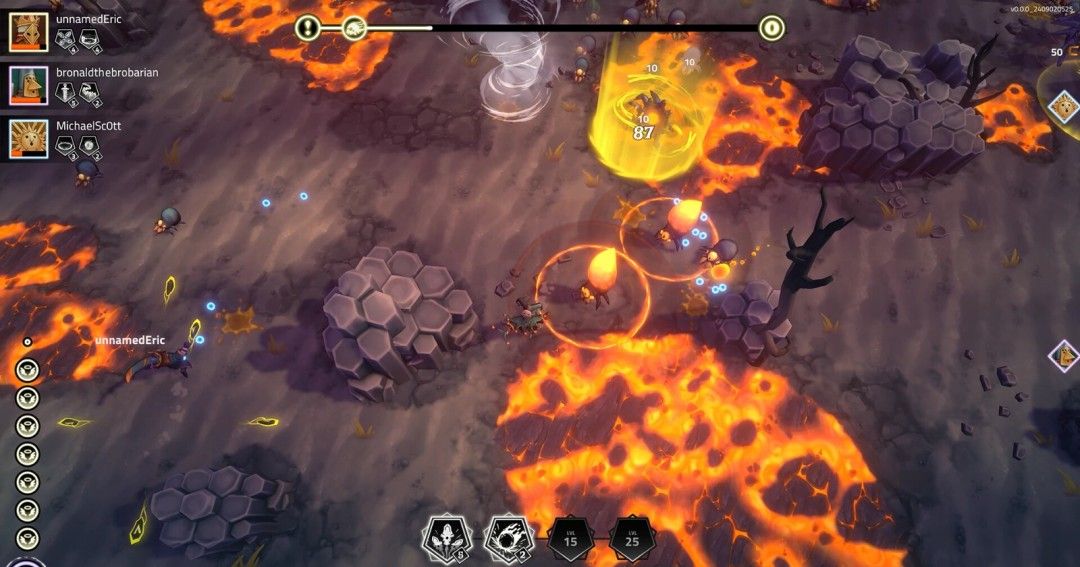Click the beast-head marker on the progress bar
The width and height of the screenshot is (1080, 567).
pyautogui.click(x=354, y=28)
